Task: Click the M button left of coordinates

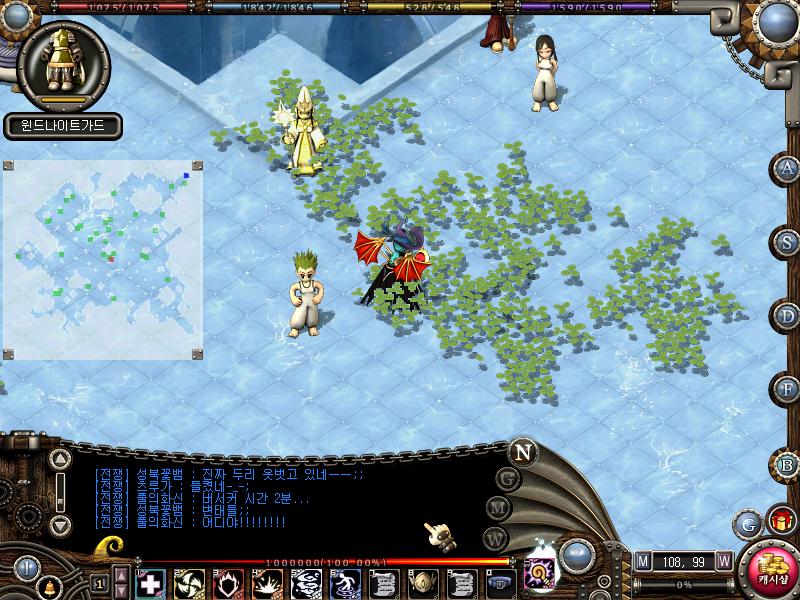Action: coord(643,561)
